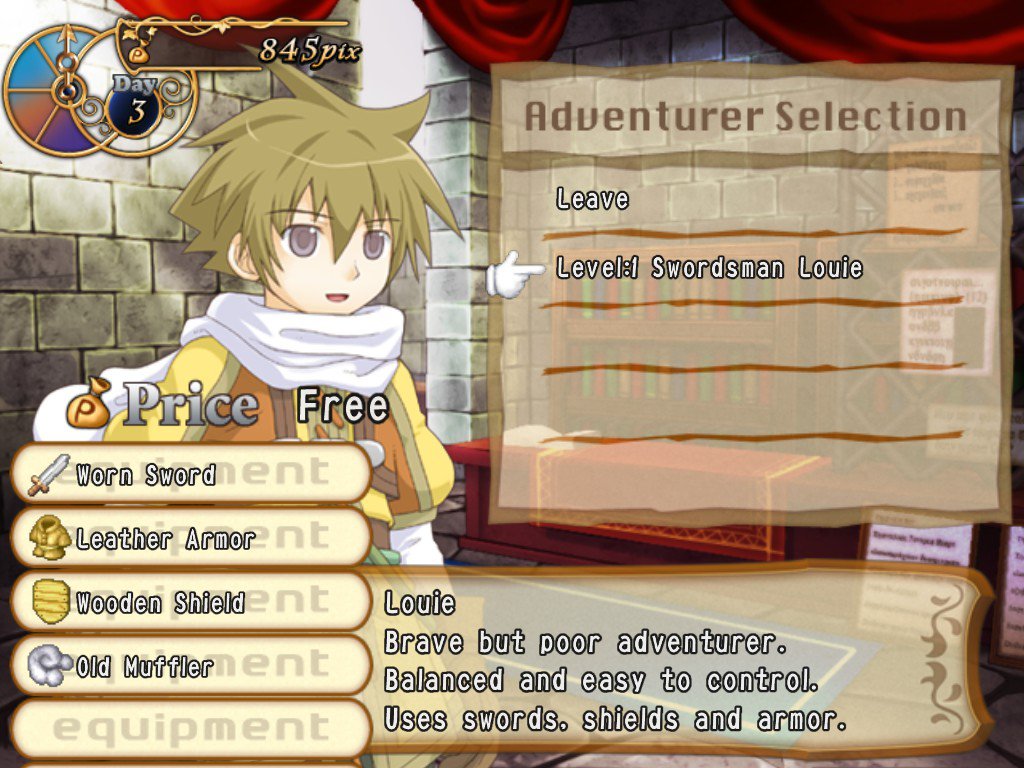Image resolution: width=1024 pixels, height=768 pixels.
Task: Select Level 1 Swordsman Louie
Action: (709, 268)
